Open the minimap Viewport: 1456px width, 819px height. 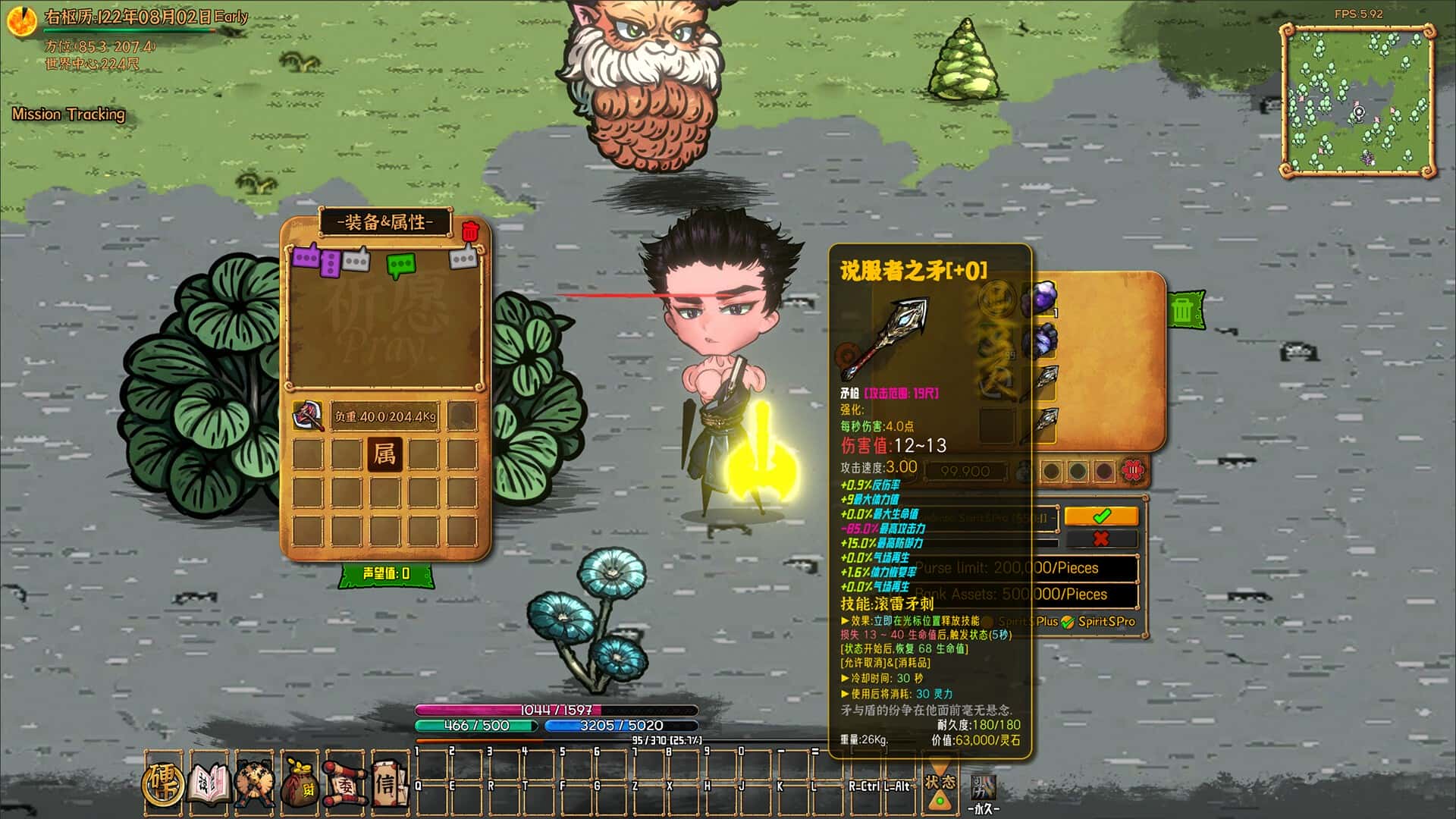point(1357,100)
